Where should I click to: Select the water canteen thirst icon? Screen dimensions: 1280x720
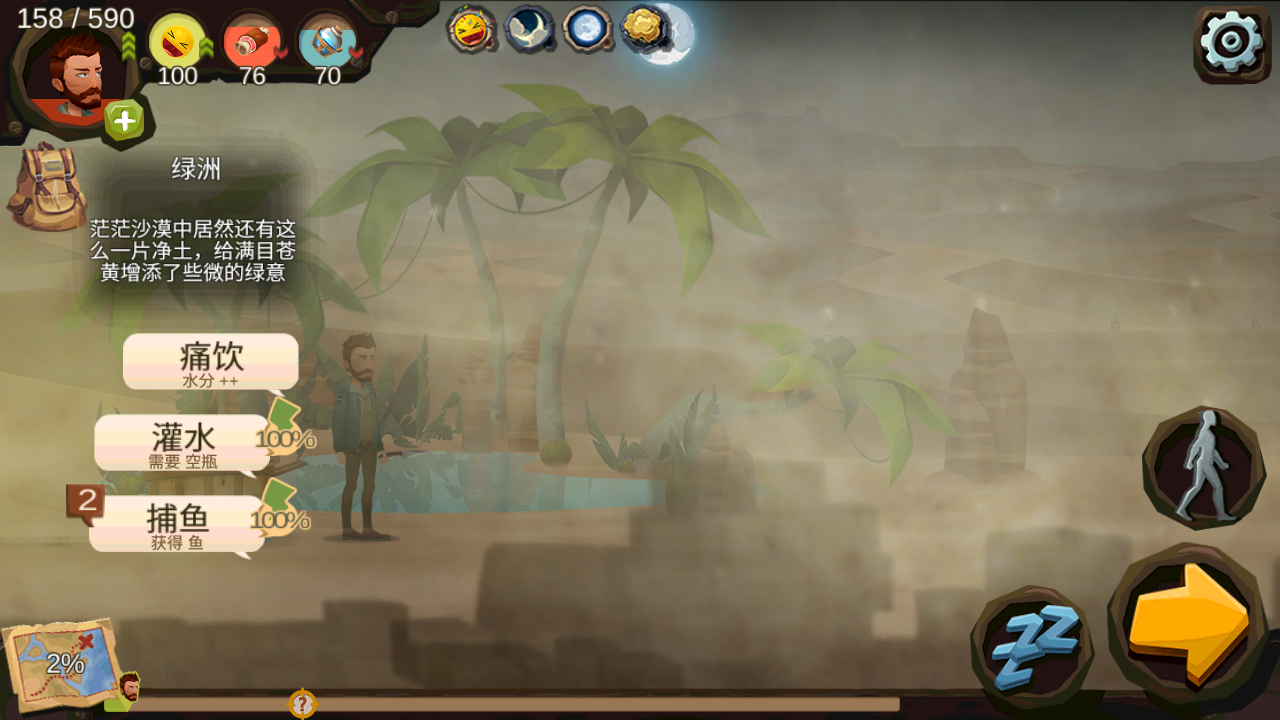327,43
